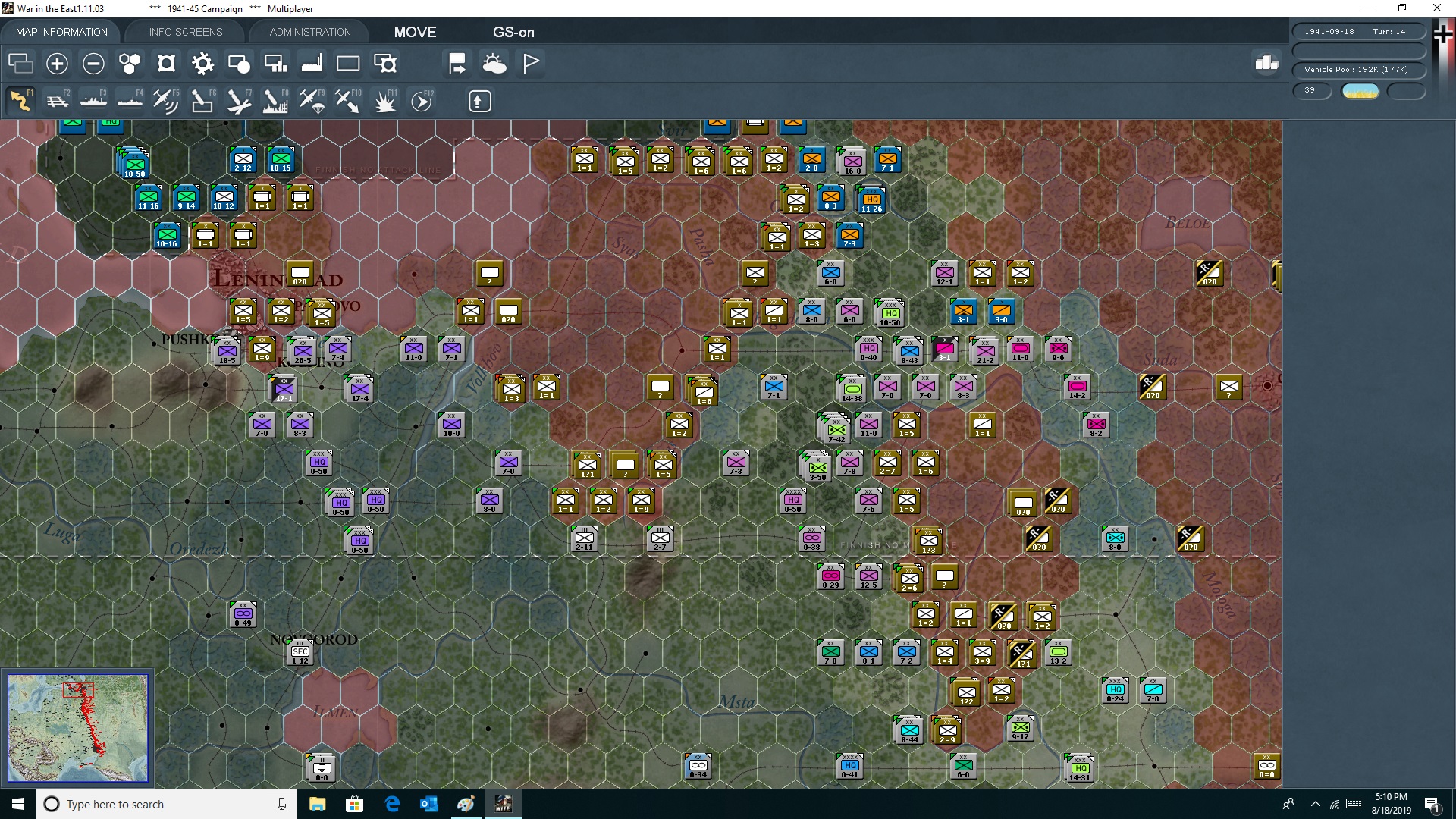Select the F1 movement mode tool
Screen dimensions: 1456x819
click(19, 101)
